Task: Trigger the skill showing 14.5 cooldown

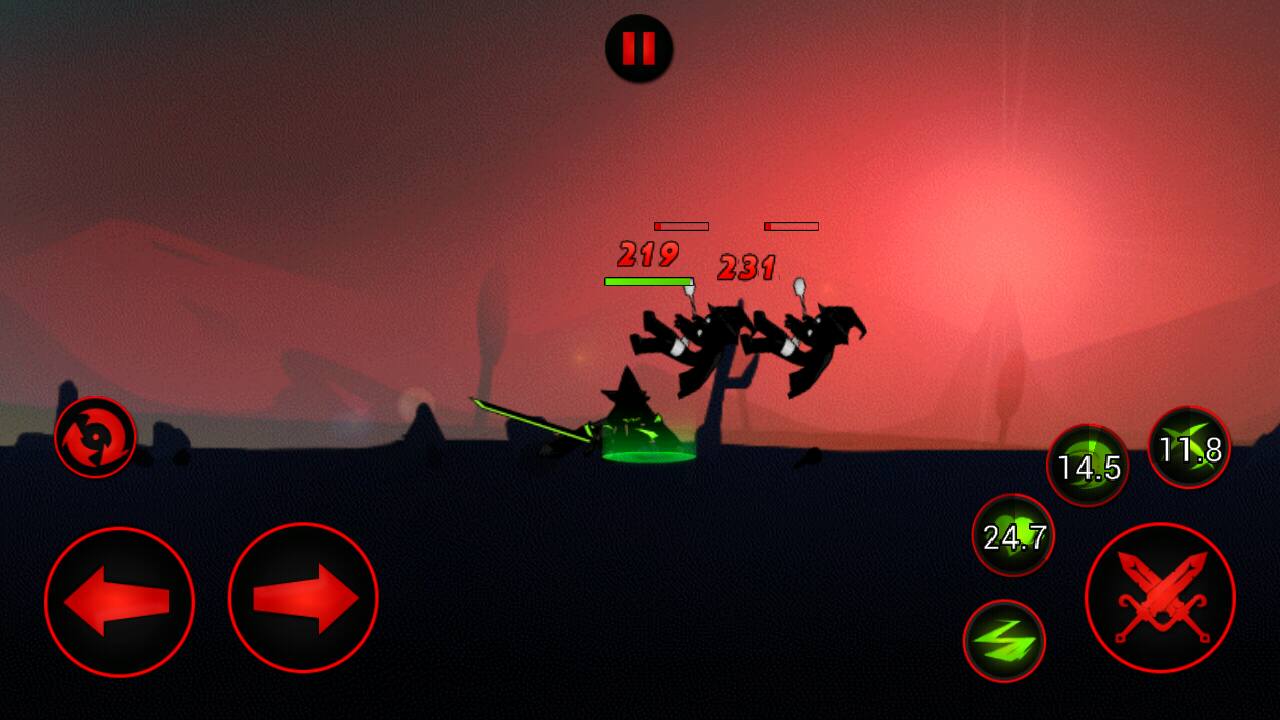Action: 1088,465
